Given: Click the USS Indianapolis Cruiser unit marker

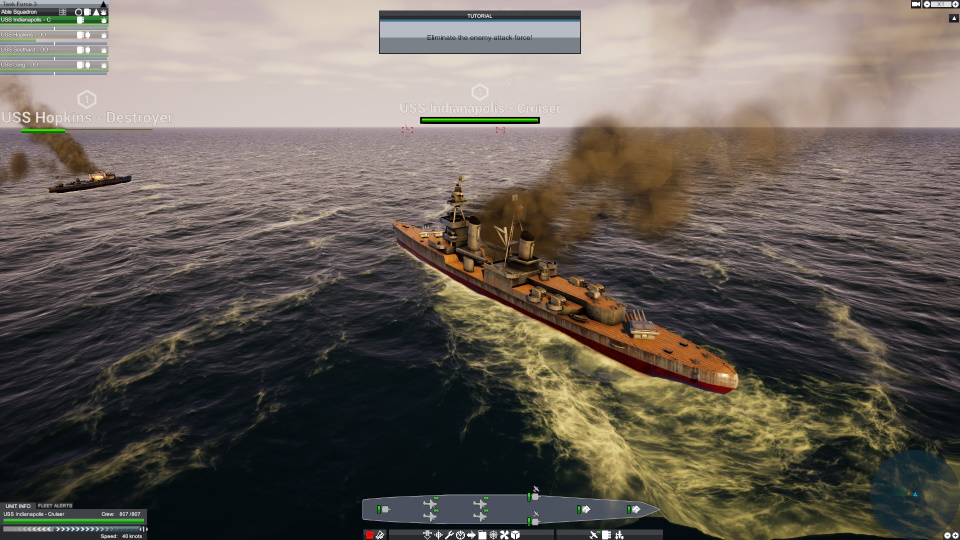Looking at the screenshot, I should pos(480,92).
